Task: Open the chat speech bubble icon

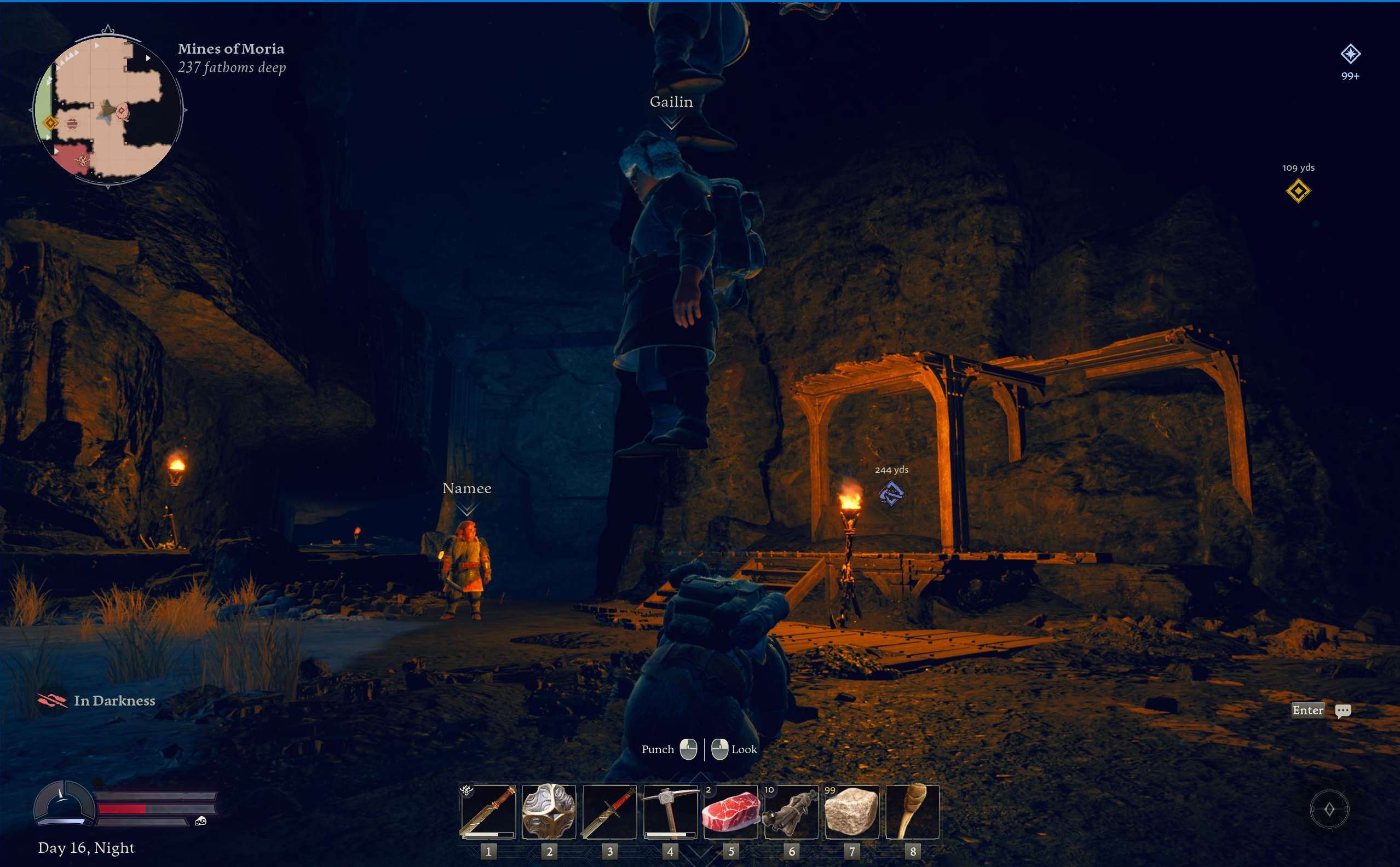Action: [1343, 711]
